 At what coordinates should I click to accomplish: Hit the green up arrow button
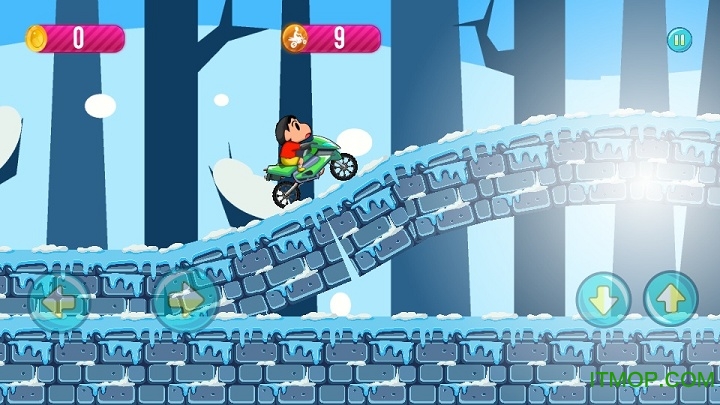(670, 298)
